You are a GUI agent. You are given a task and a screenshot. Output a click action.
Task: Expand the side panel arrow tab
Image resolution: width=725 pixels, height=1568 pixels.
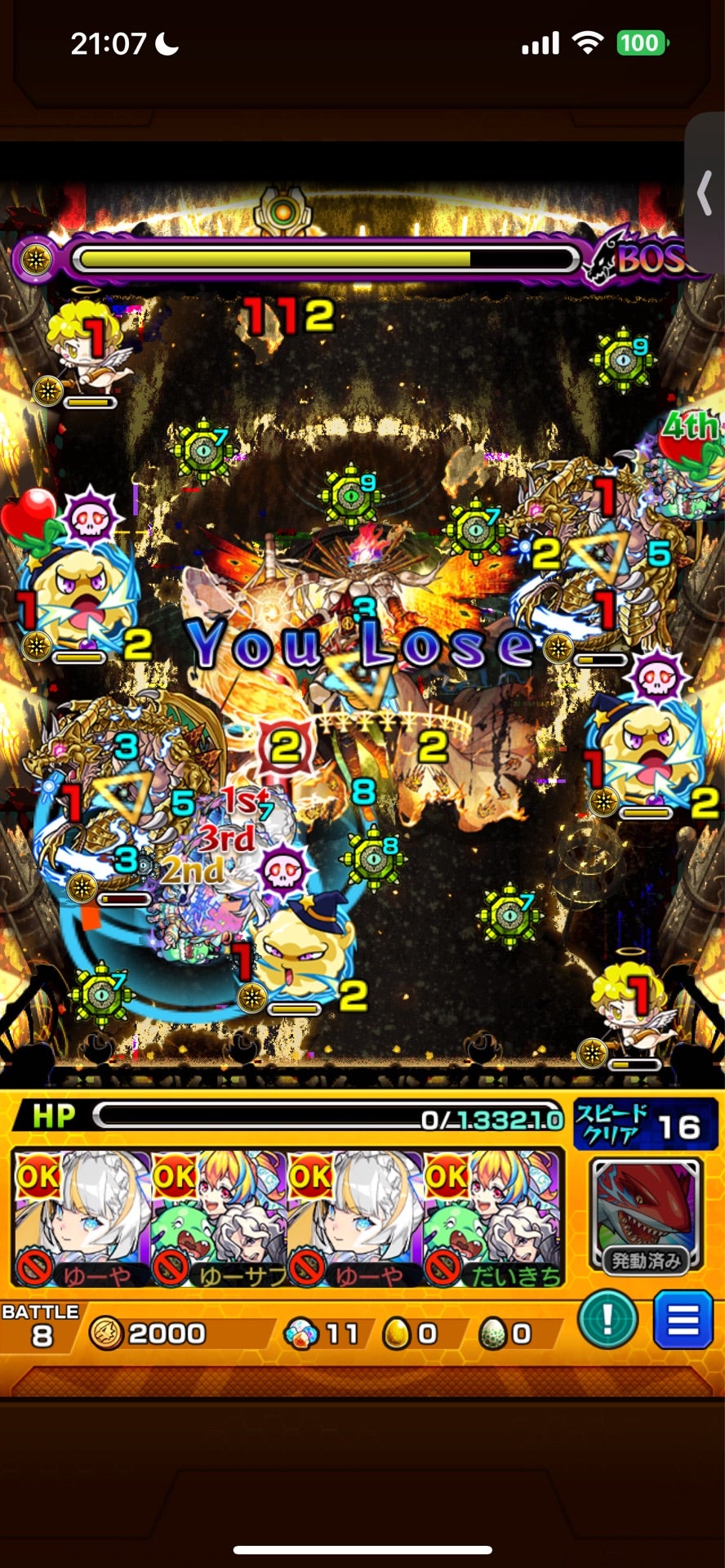(x=705, y=193)
